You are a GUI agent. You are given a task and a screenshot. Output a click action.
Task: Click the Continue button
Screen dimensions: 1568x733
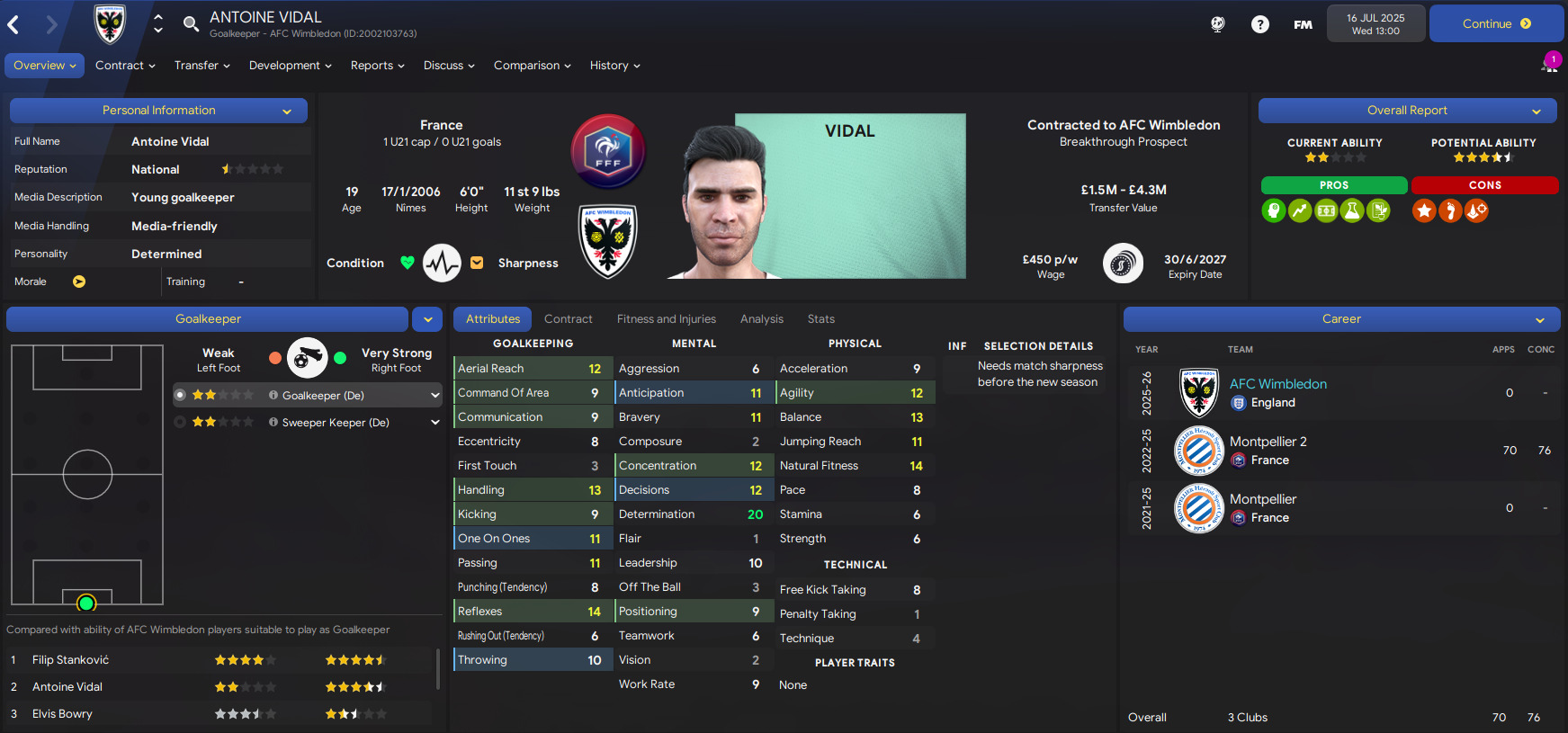[x=1495, y=24]
